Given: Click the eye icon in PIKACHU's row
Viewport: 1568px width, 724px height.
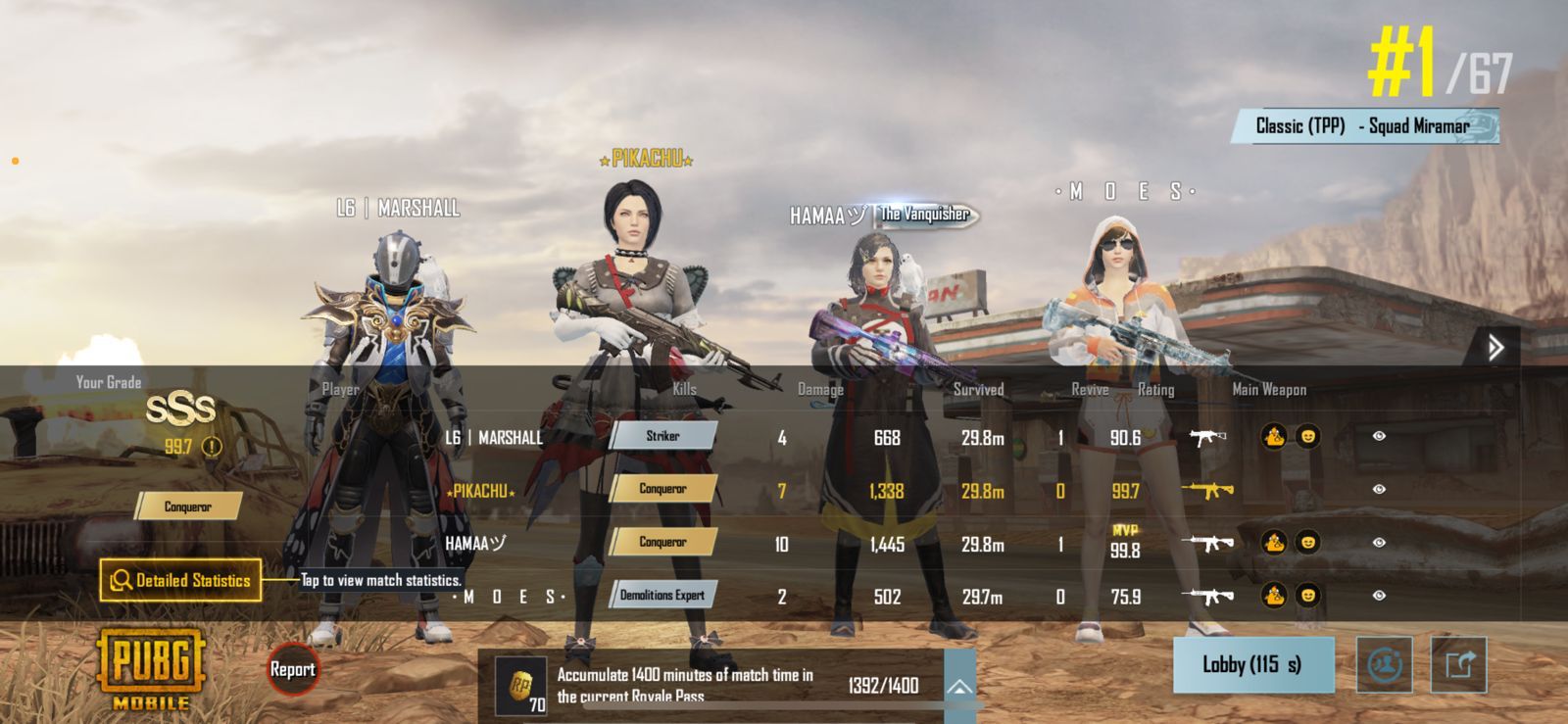Looking at the screenshot, I should pos(1379,489).
